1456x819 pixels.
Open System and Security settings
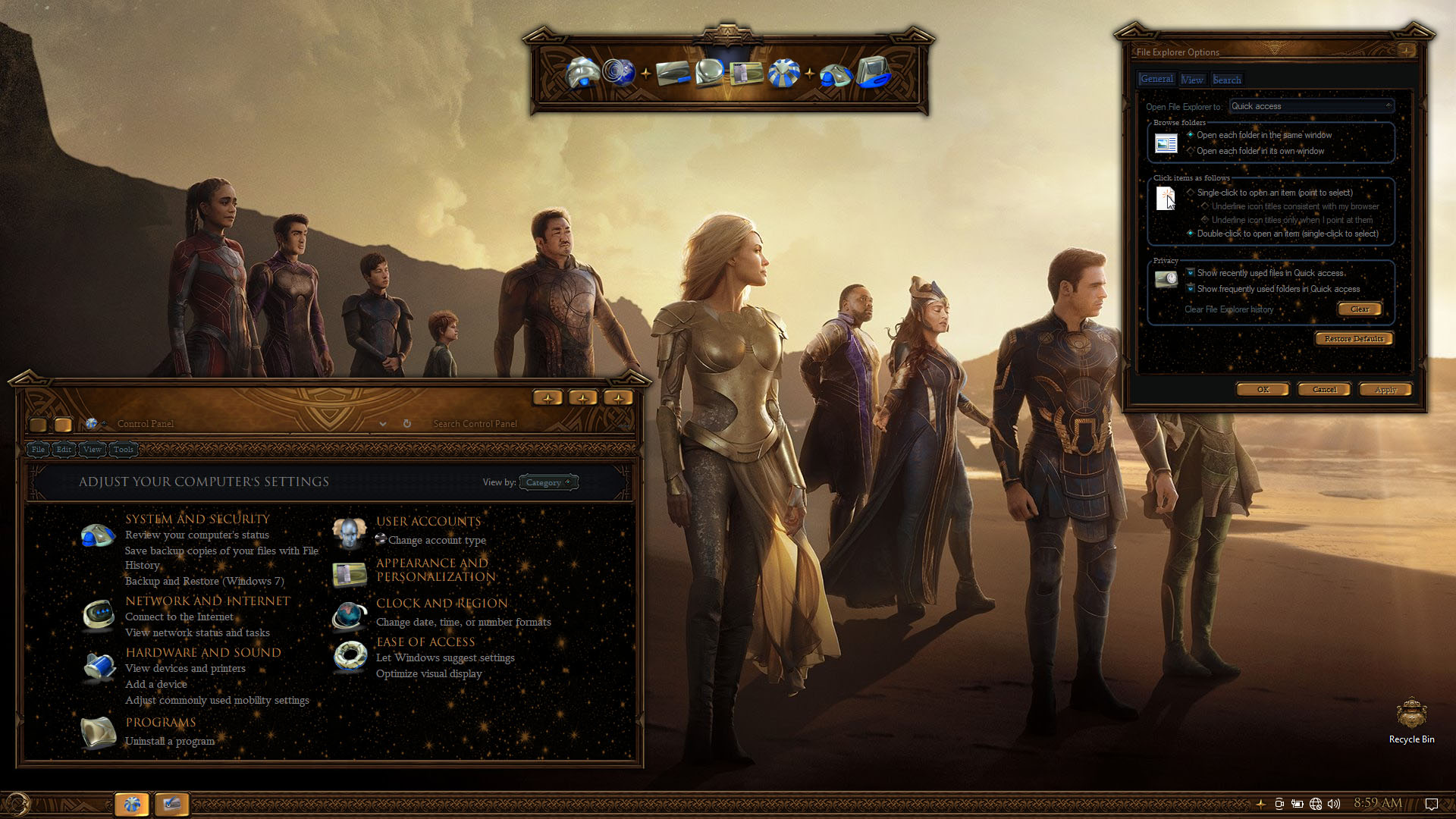point(197,519)
